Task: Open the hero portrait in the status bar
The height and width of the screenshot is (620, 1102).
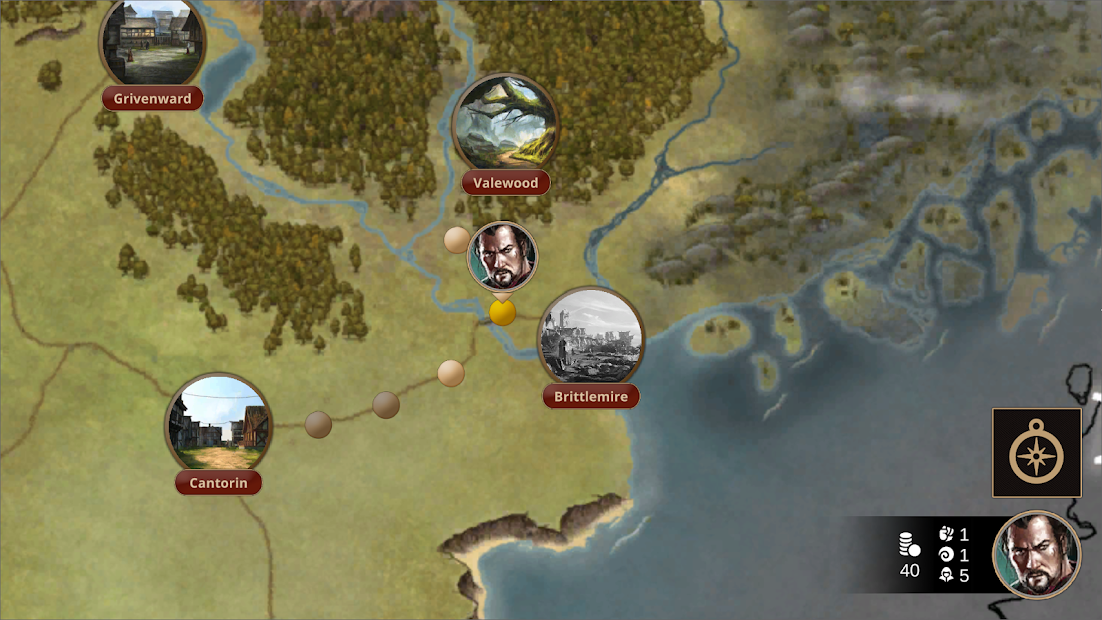Action: click(x=1036, y=555)
